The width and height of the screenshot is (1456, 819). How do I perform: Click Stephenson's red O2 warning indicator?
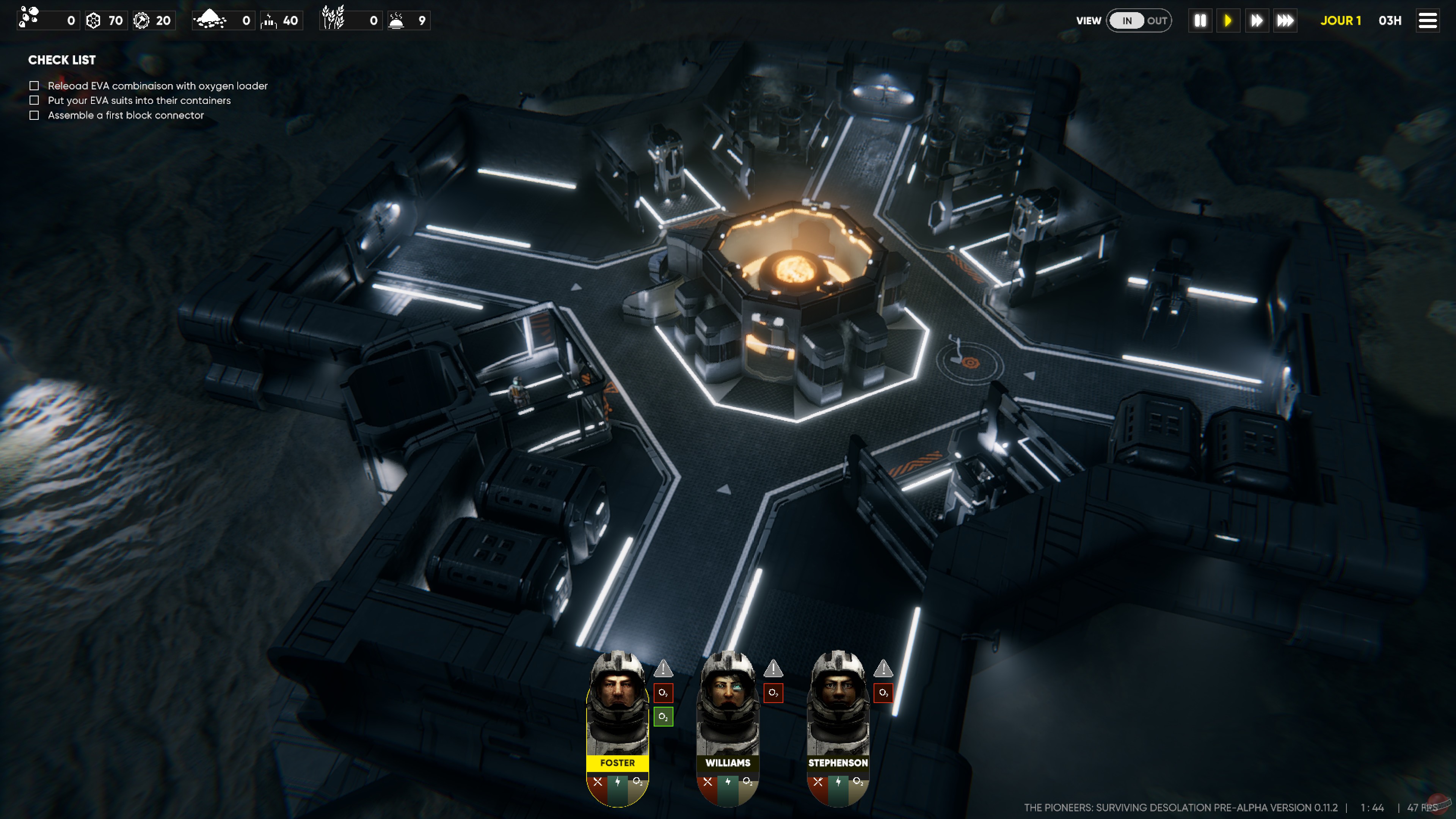click(883, 692)
